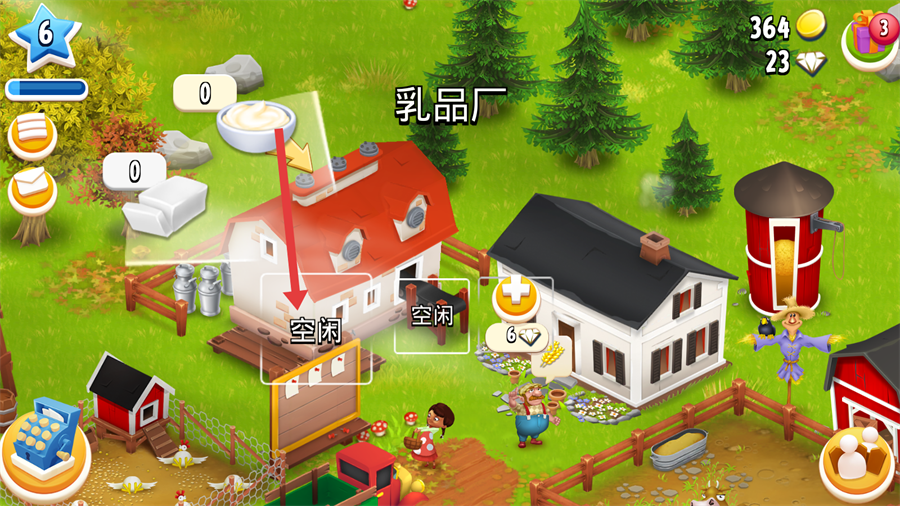This screenshot has height=506, width=900.
Task: Tap the diamond currency icon
Action: 811,63
